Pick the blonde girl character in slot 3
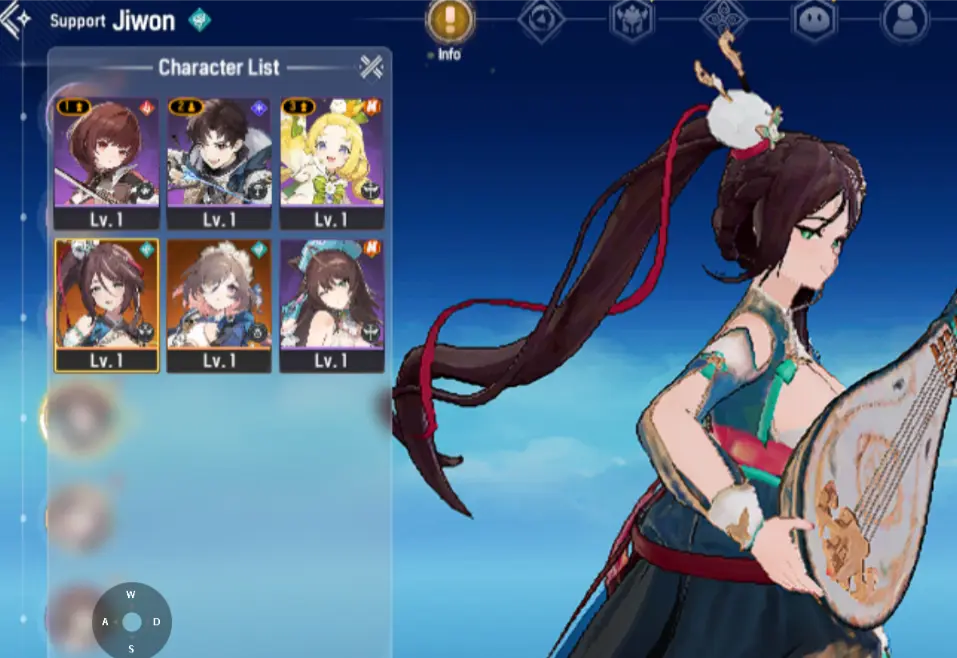The image size is (957, 658). tap(332, 162)
